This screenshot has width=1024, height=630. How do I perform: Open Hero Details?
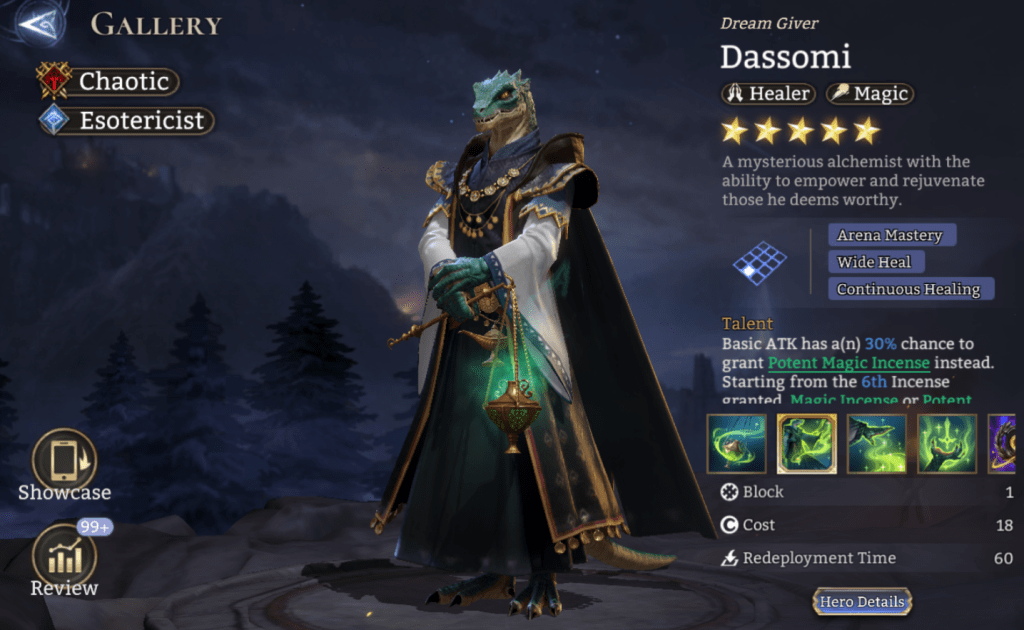tap(862, 601)
